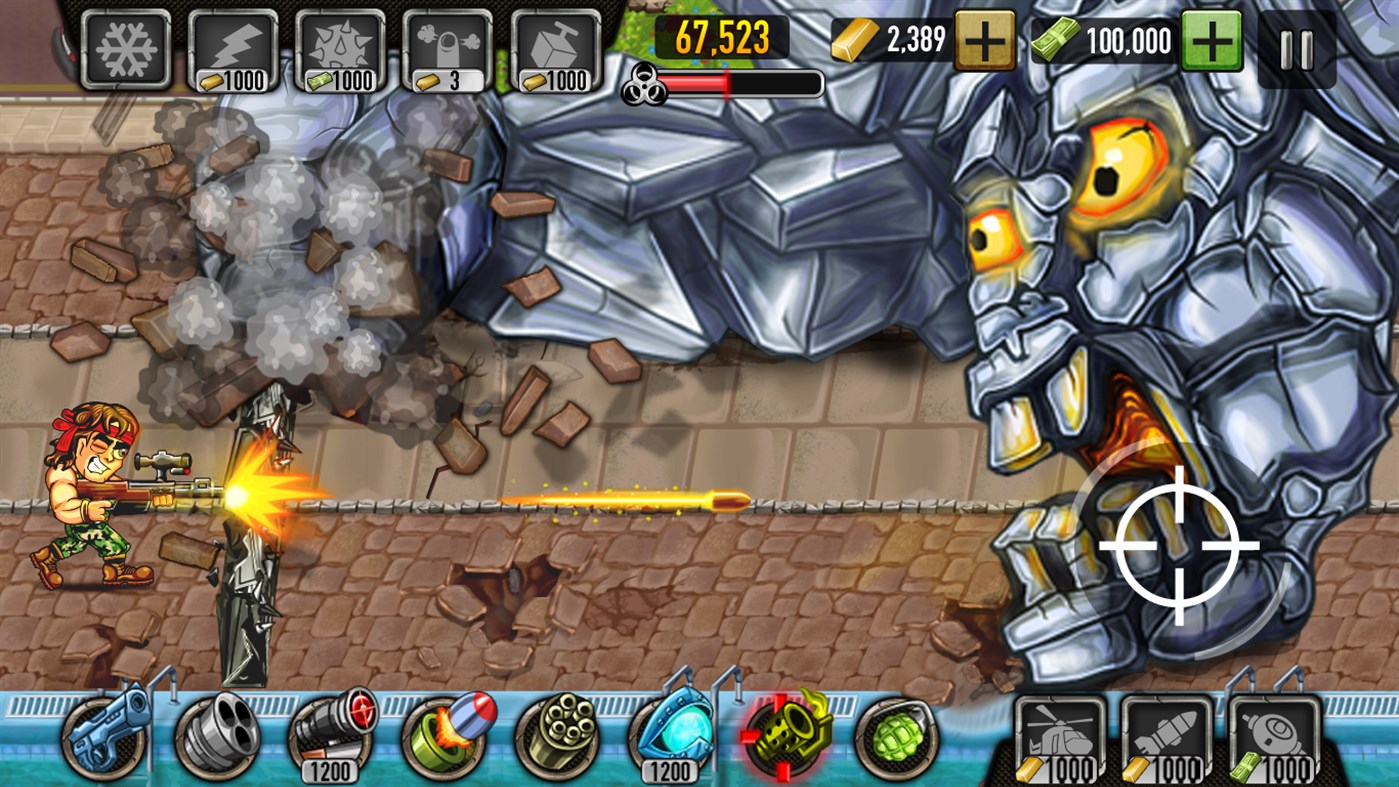Use the smoke cannon power-up with 3 charges
The image size is (1399, 787).
pos(448,45)
